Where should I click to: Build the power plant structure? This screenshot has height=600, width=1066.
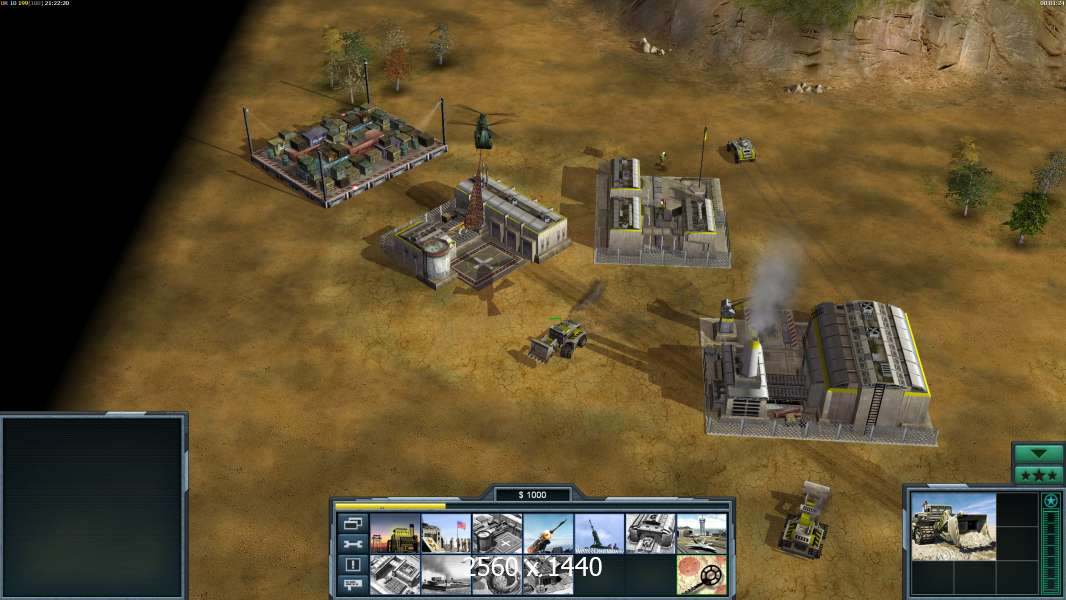395,533
